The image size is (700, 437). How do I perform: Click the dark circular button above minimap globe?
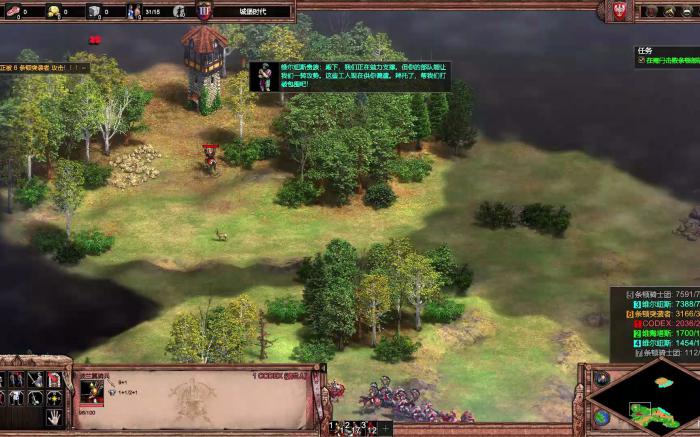pos(601,379)
